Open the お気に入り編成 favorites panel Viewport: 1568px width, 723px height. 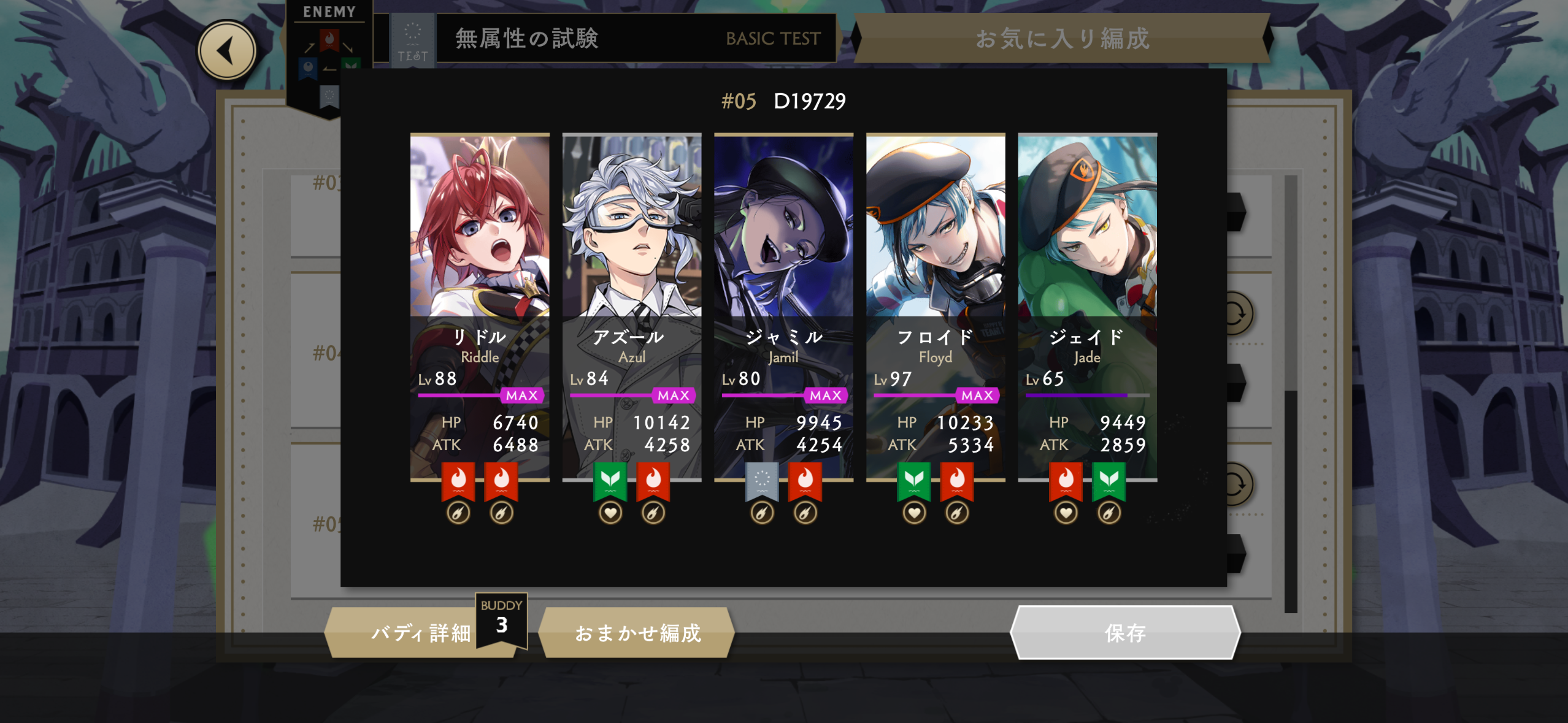[x=1062, y=38]
